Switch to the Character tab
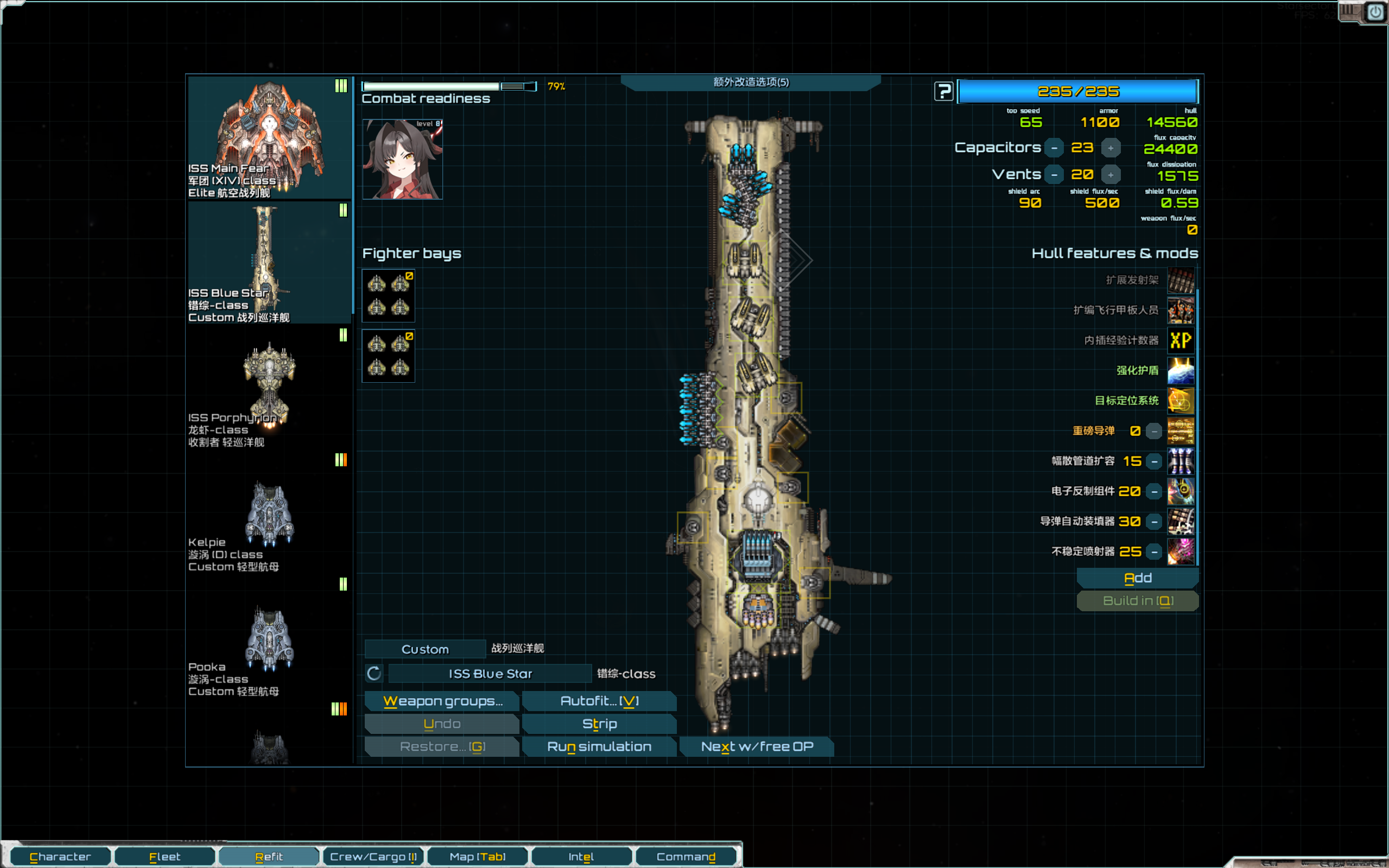This screenshot has width=1389, height=868. tap(60, 857)
